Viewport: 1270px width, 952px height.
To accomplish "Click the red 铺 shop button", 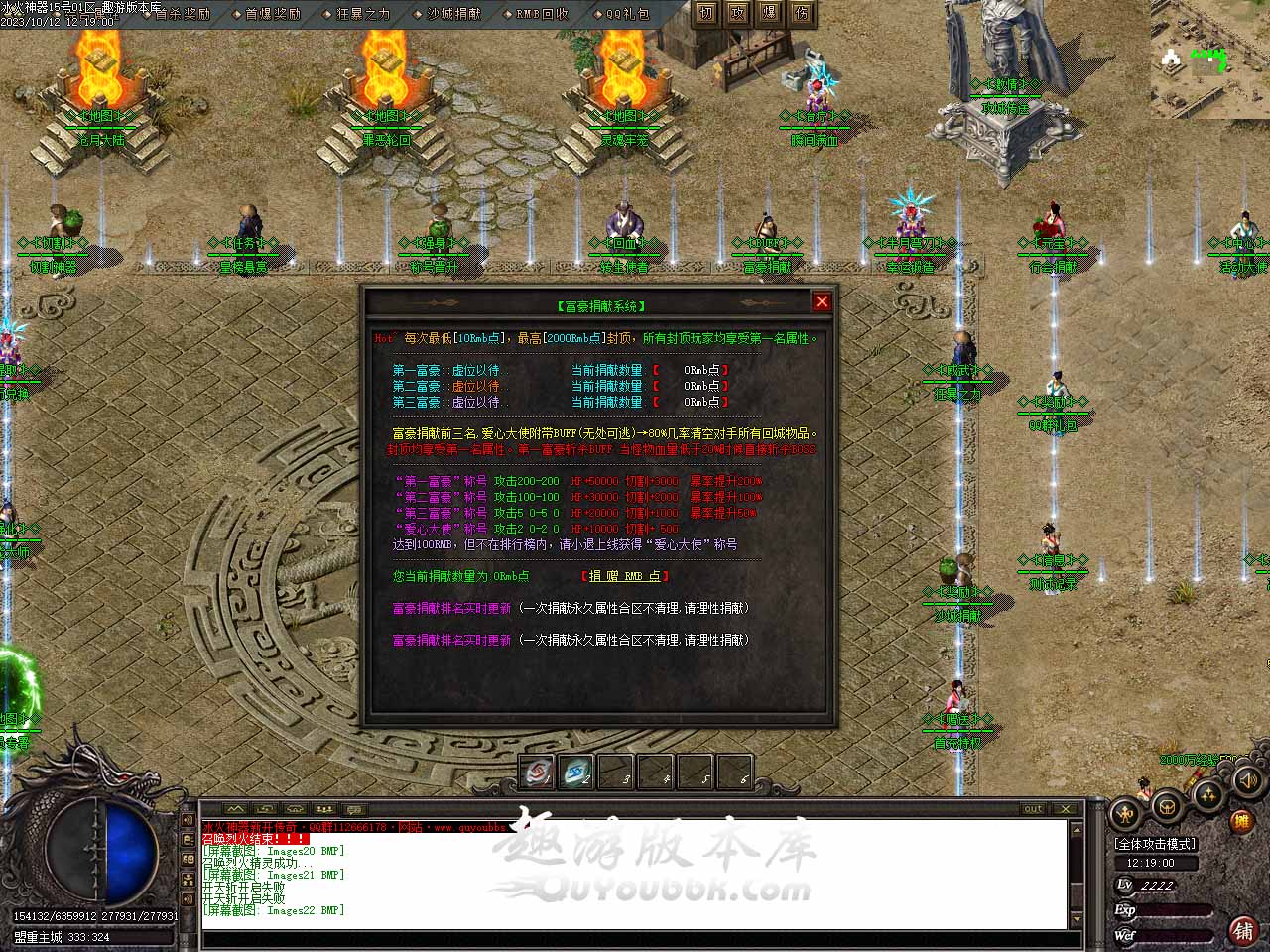I will (x=1243, y=929).
